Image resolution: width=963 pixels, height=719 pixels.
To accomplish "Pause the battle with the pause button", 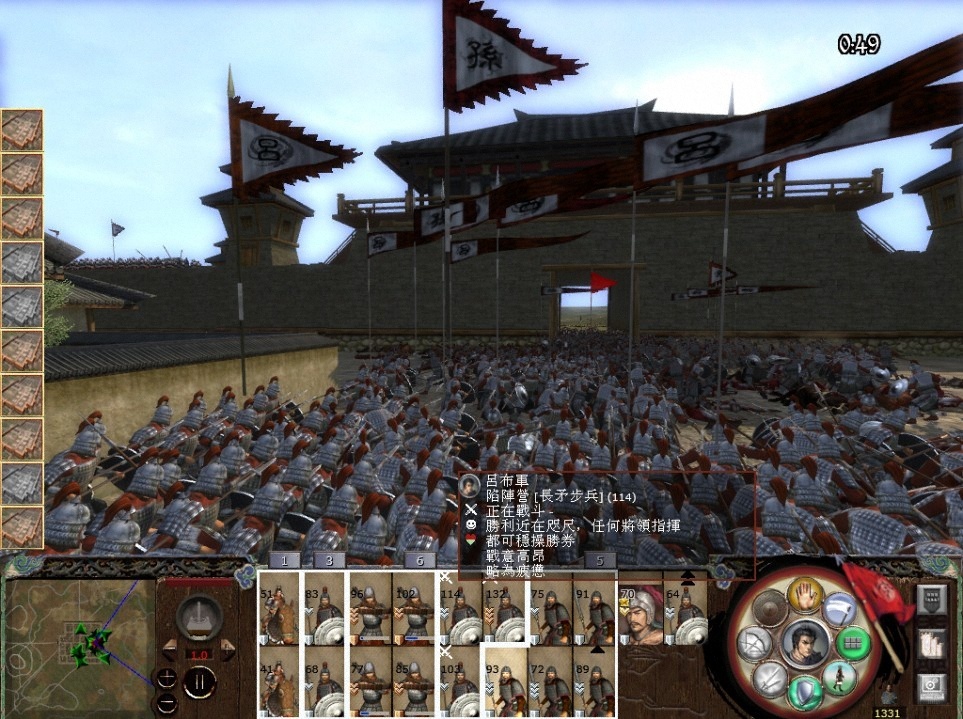I will (x=198, y=684).
